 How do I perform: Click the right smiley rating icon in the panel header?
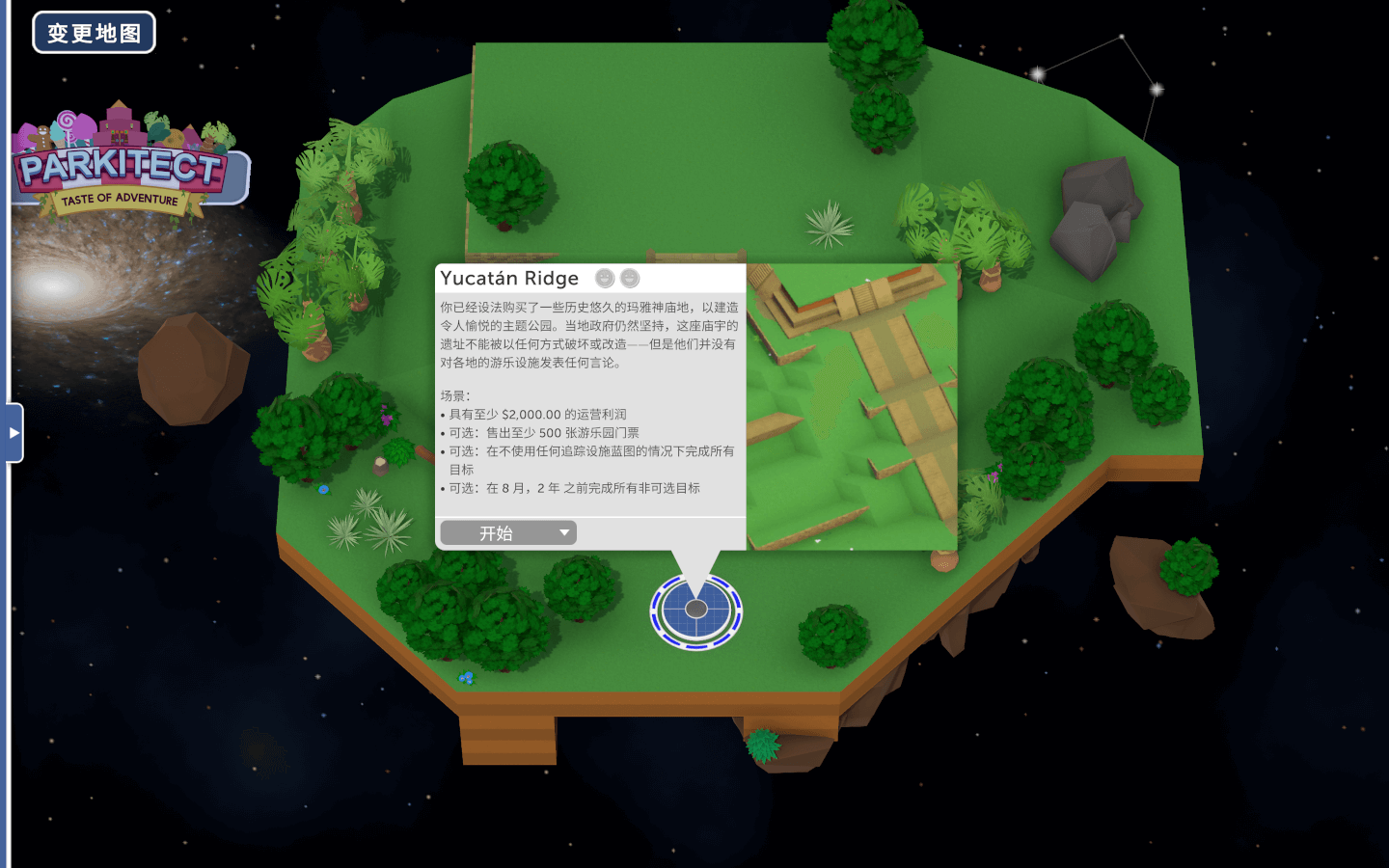coord(629,279)
